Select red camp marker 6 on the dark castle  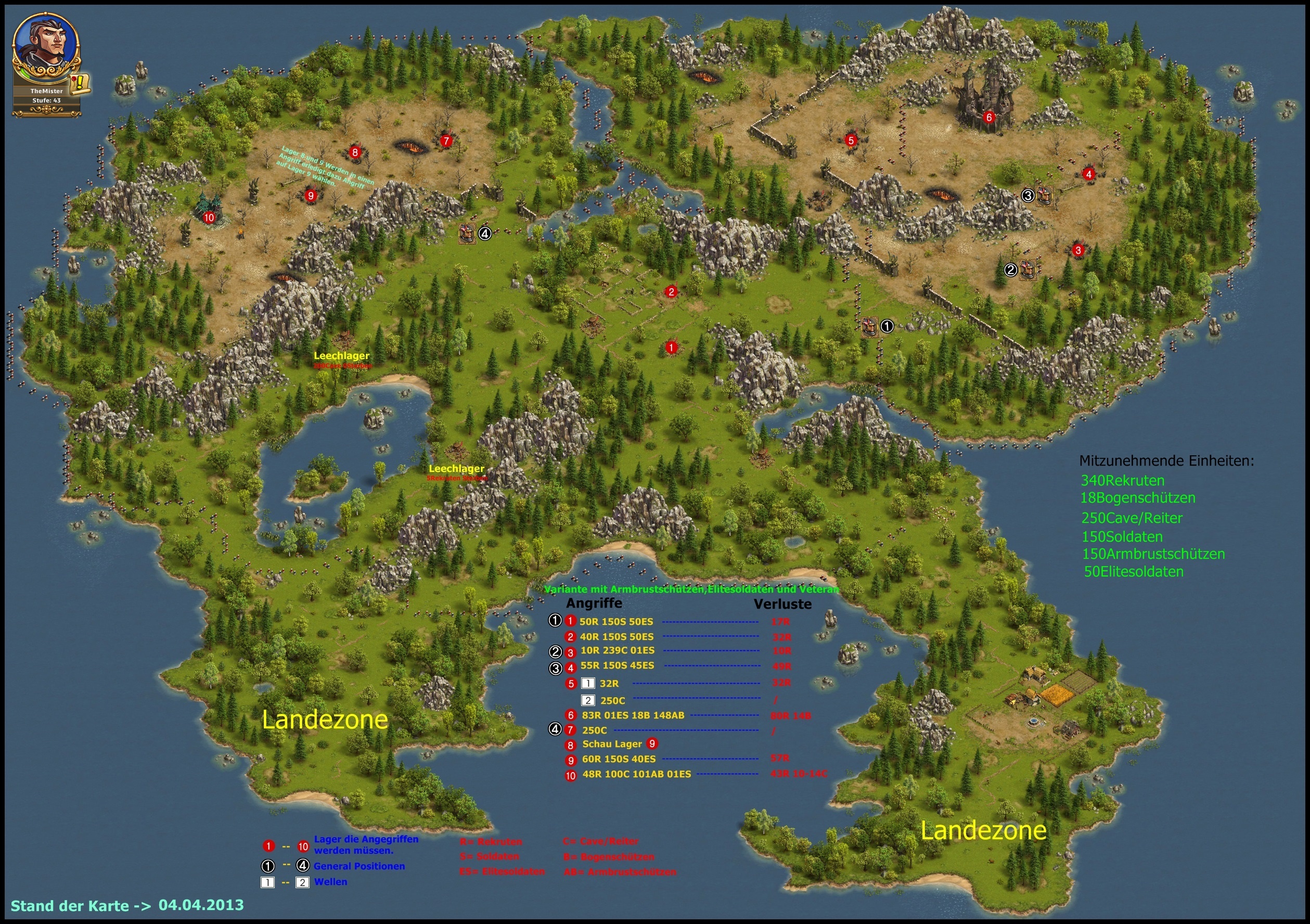tap(989, 118)
